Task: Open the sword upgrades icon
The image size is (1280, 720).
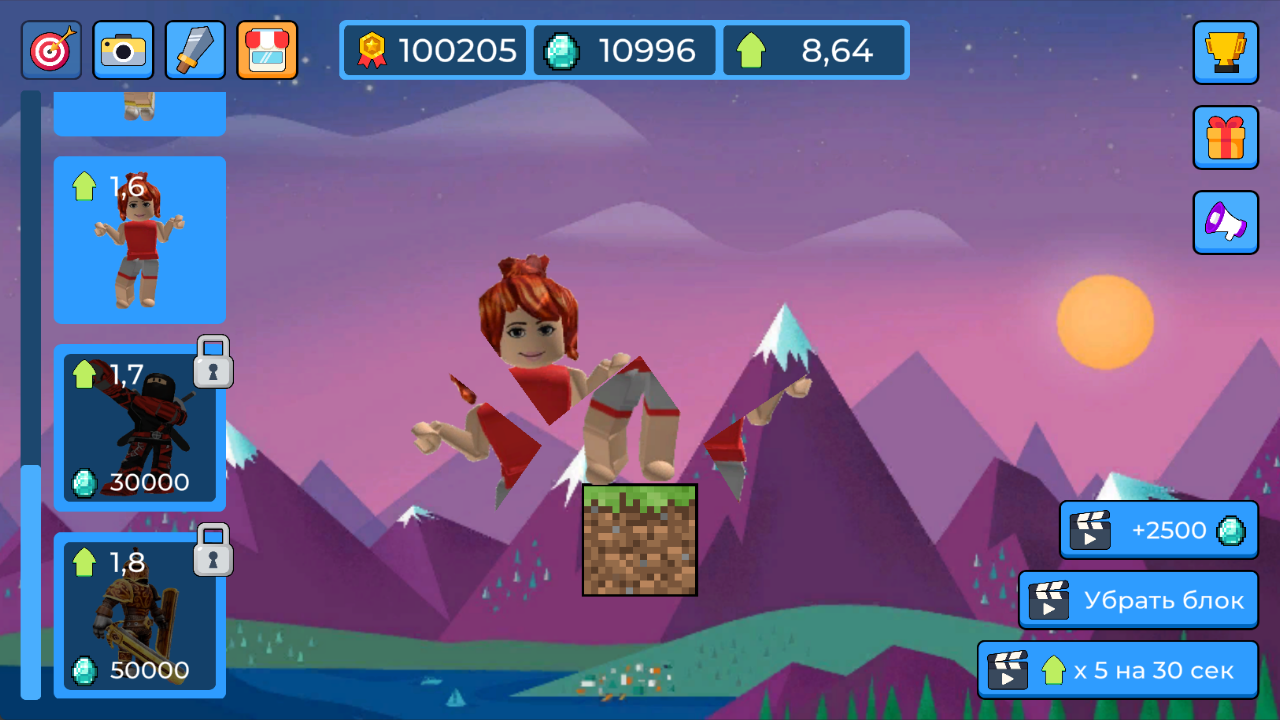Action: (x=194, y=49)
